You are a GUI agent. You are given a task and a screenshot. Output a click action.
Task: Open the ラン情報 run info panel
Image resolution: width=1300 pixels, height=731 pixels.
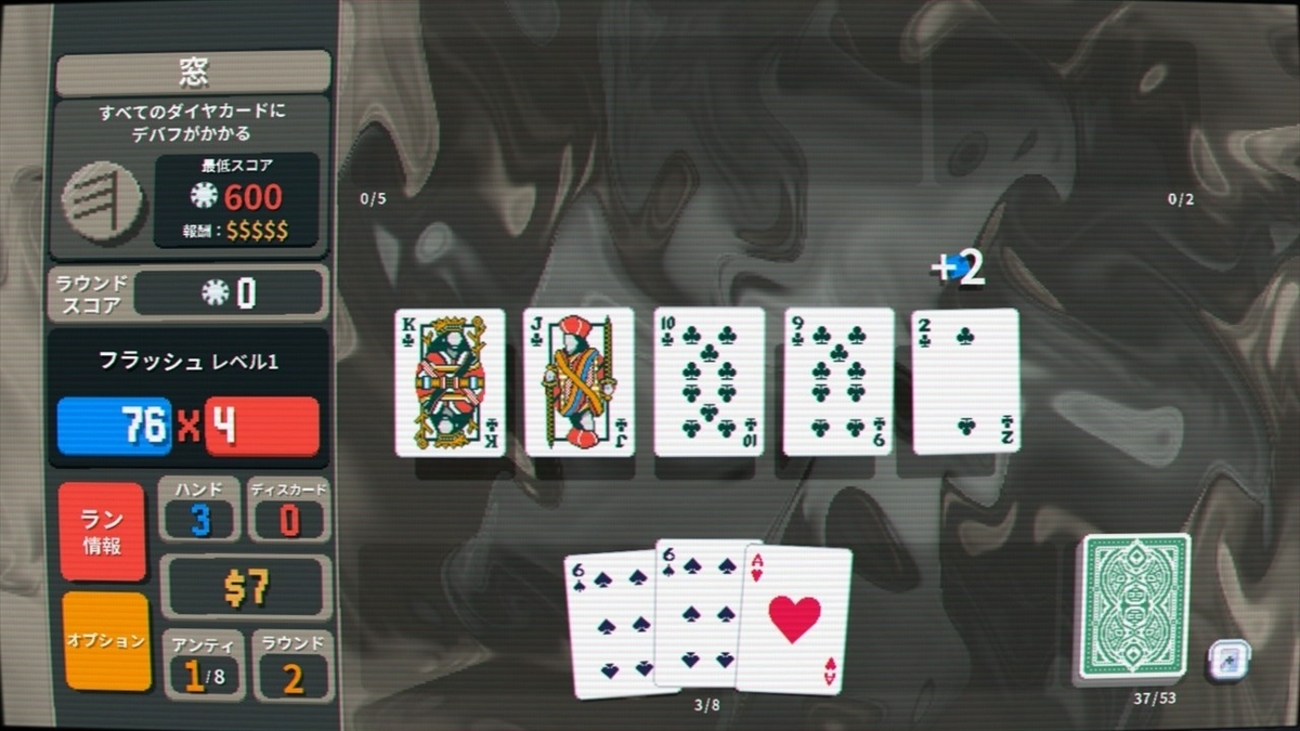101,532
